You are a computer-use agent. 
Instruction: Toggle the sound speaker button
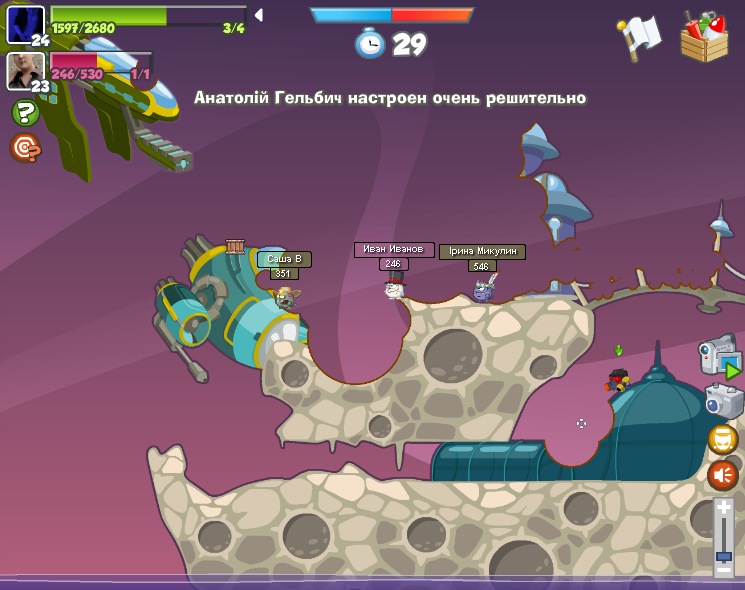coord(722,475)
